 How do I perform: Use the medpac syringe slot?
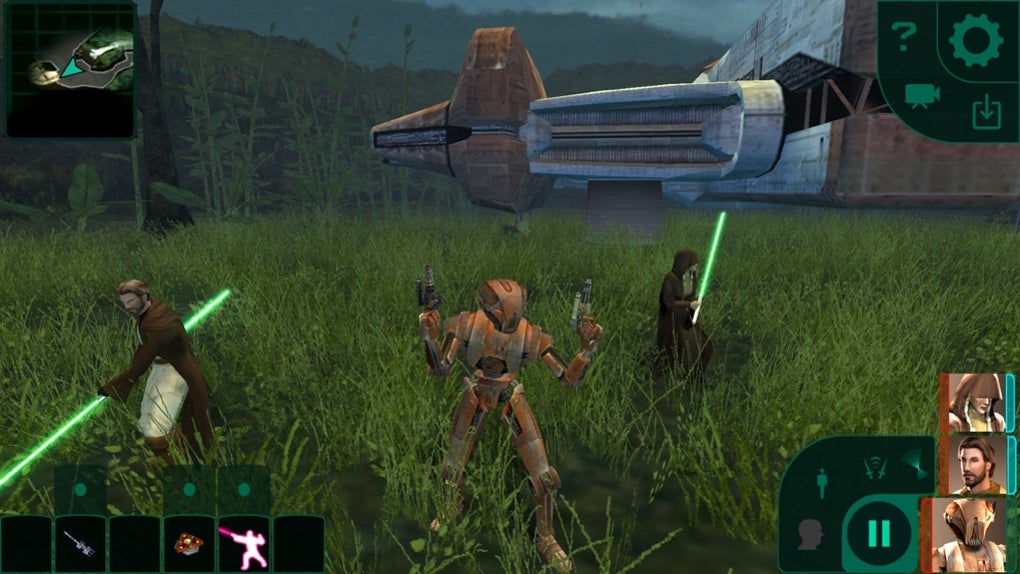click(80, 543)
